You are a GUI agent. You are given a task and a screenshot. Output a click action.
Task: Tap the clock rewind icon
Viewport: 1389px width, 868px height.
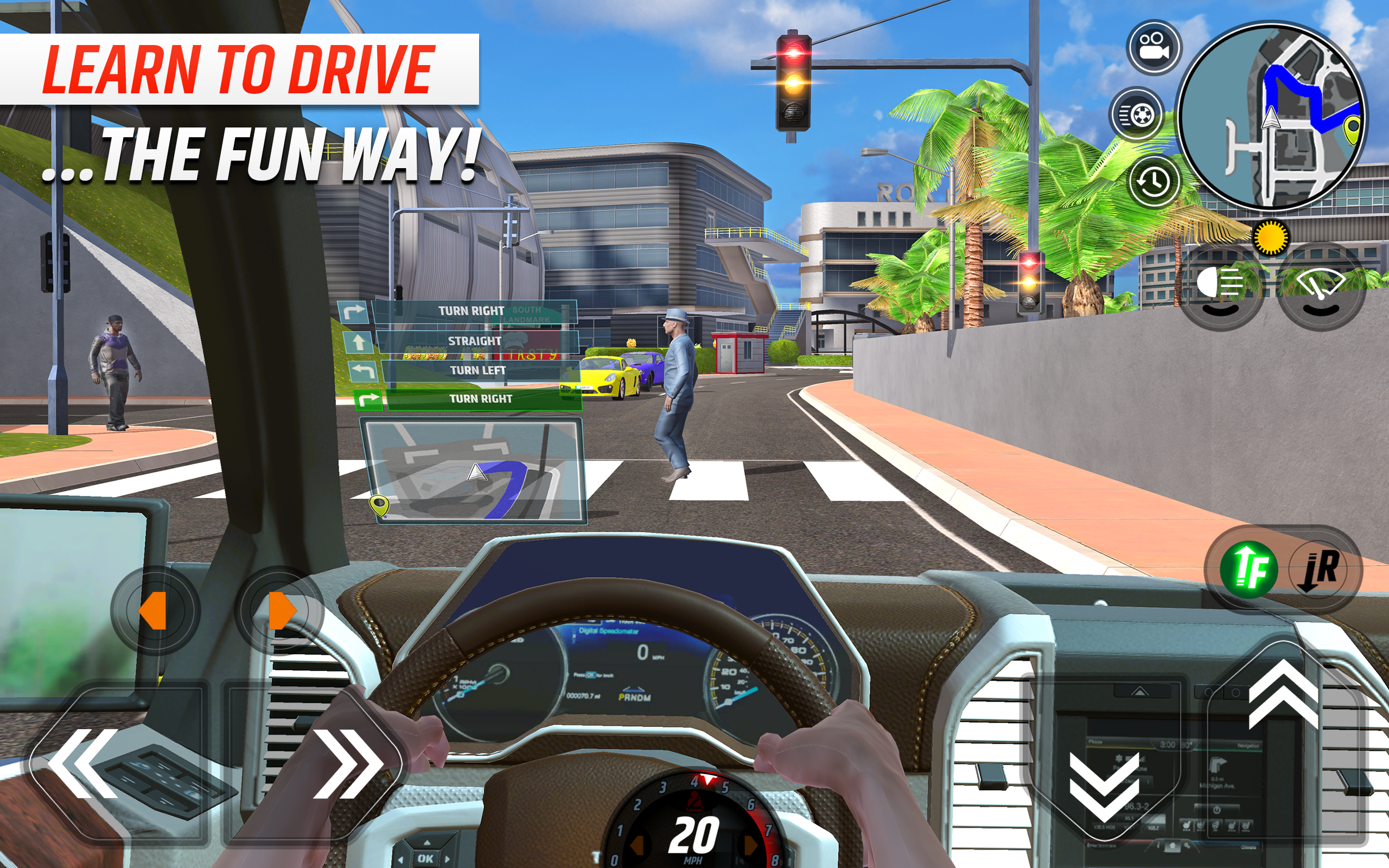1154,181
